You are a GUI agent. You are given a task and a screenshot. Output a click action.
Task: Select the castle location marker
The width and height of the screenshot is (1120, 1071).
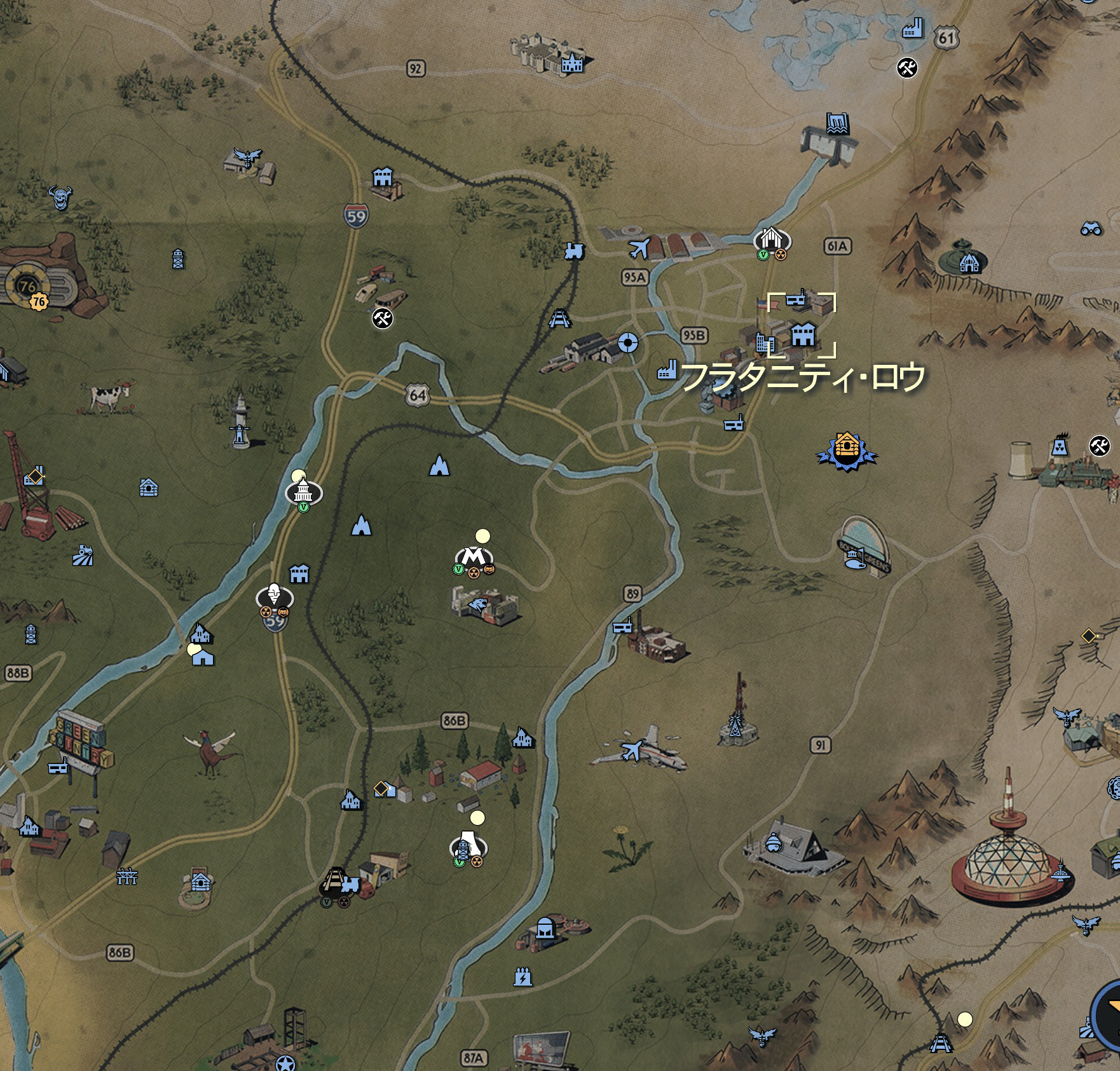[571, 64]
